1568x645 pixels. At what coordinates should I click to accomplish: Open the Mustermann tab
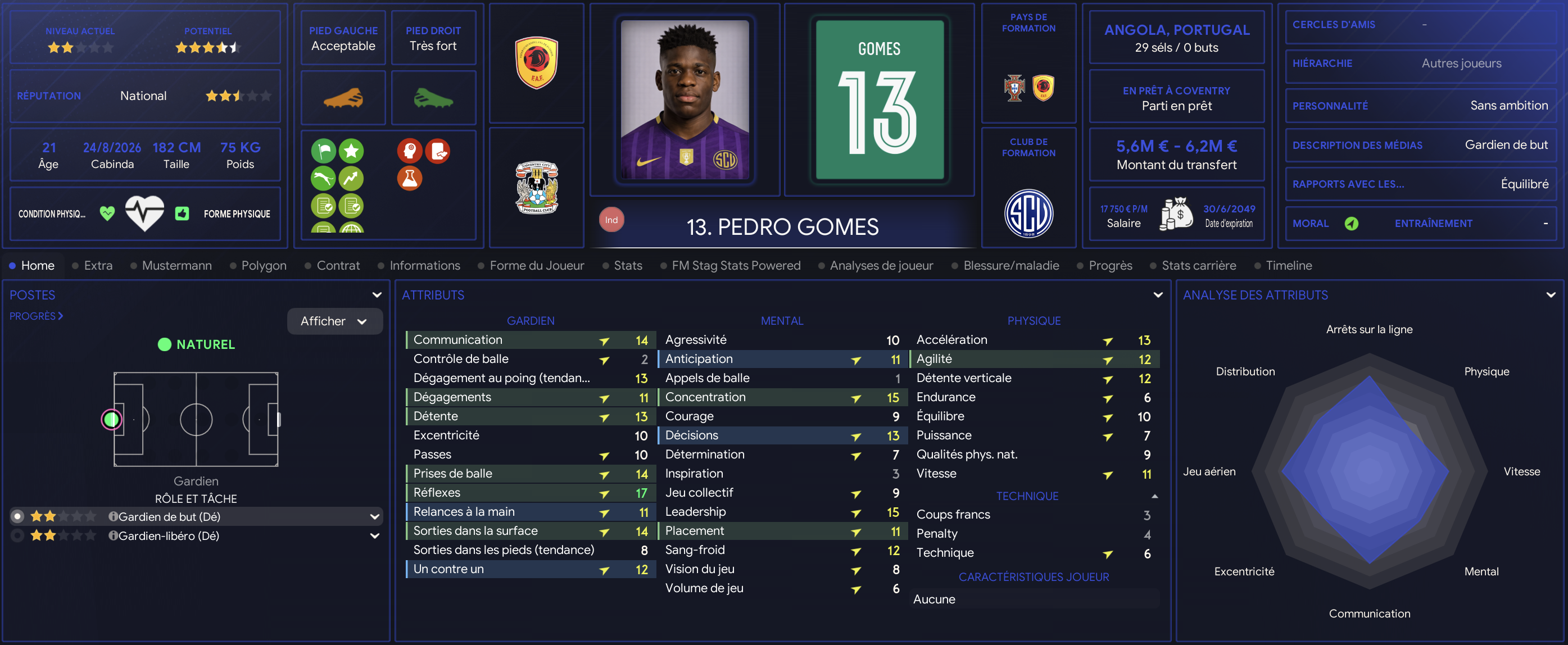(176, 265)
